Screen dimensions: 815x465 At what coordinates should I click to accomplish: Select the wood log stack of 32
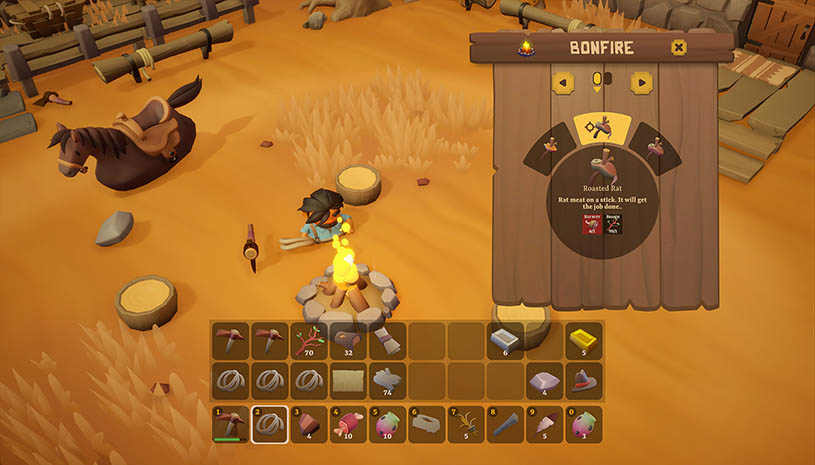(348, 340)
